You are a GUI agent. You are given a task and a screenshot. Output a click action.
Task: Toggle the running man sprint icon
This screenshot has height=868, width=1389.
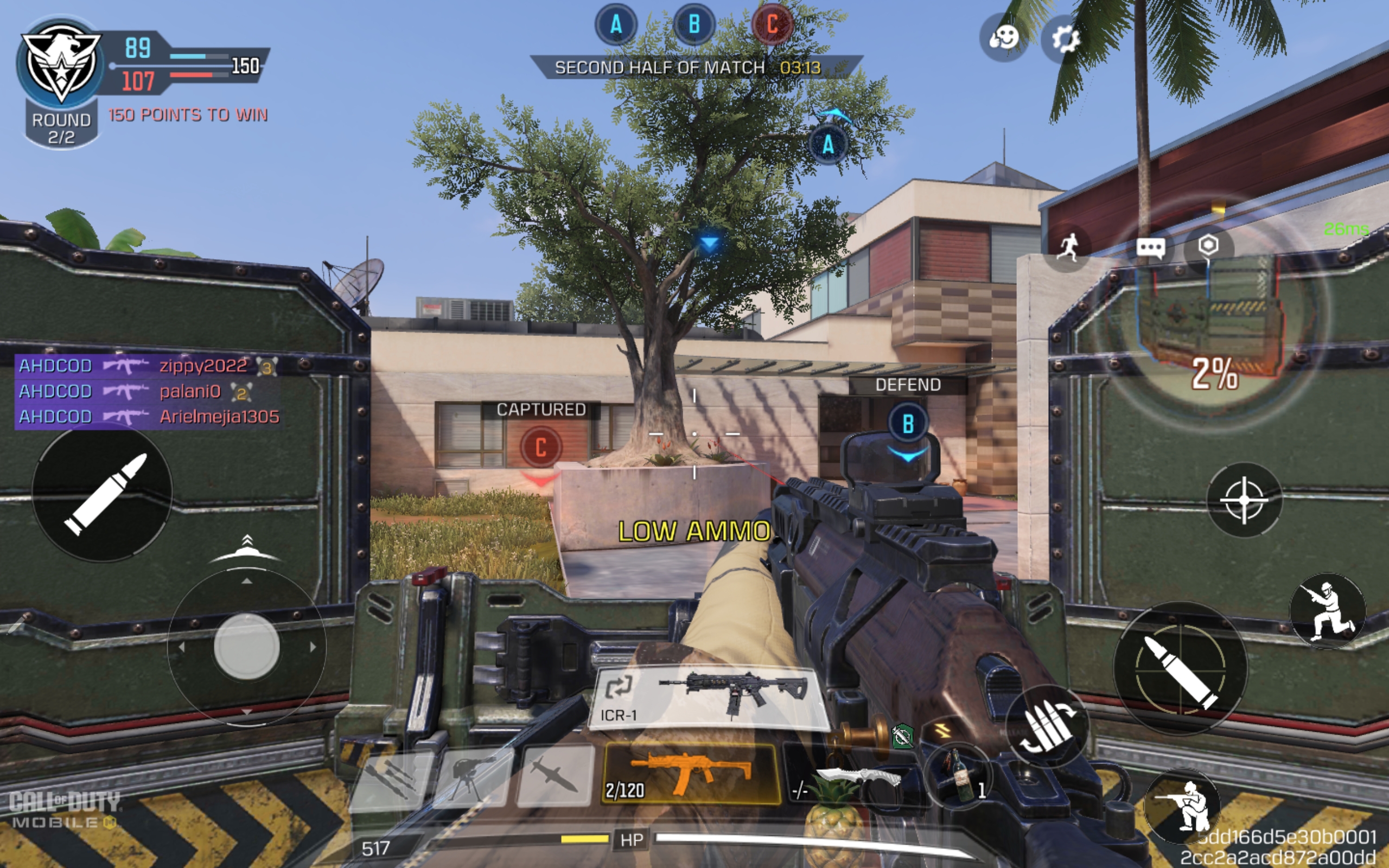pos(1068,248)
